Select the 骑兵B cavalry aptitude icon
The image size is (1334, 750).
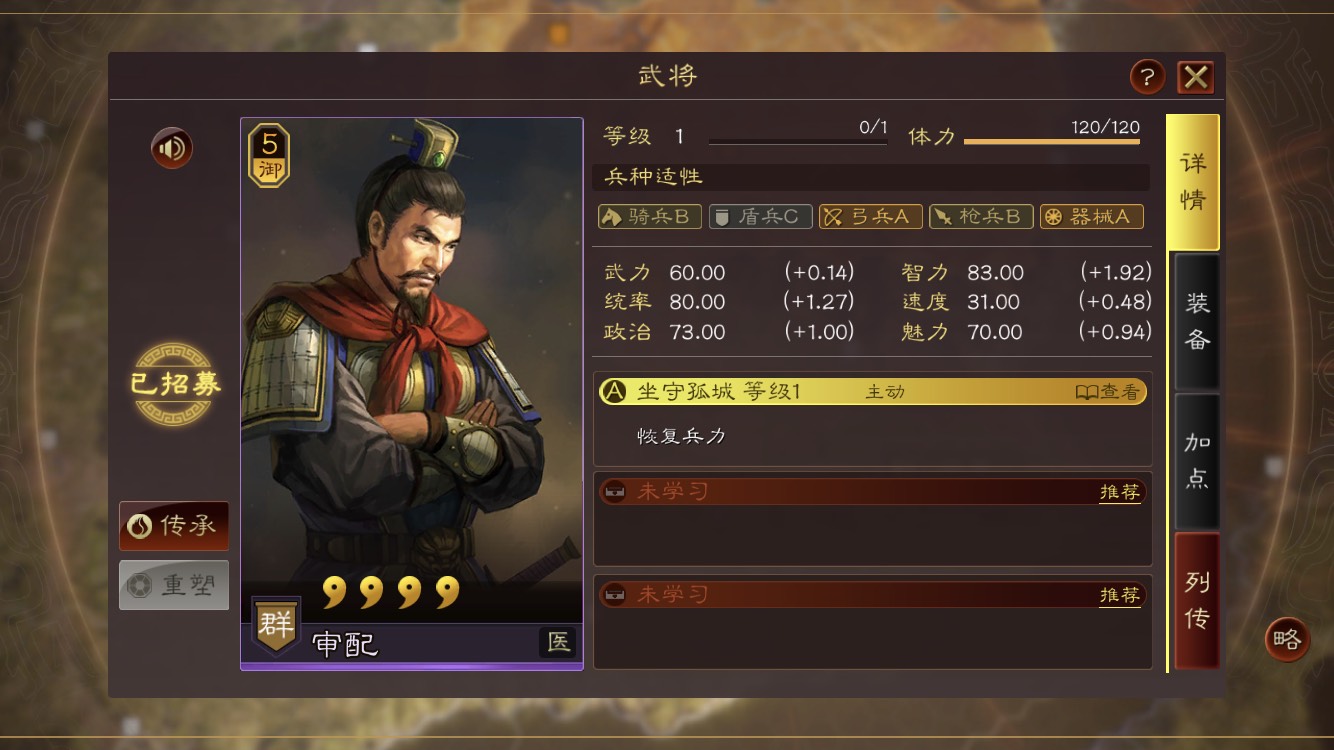[648, 216]
